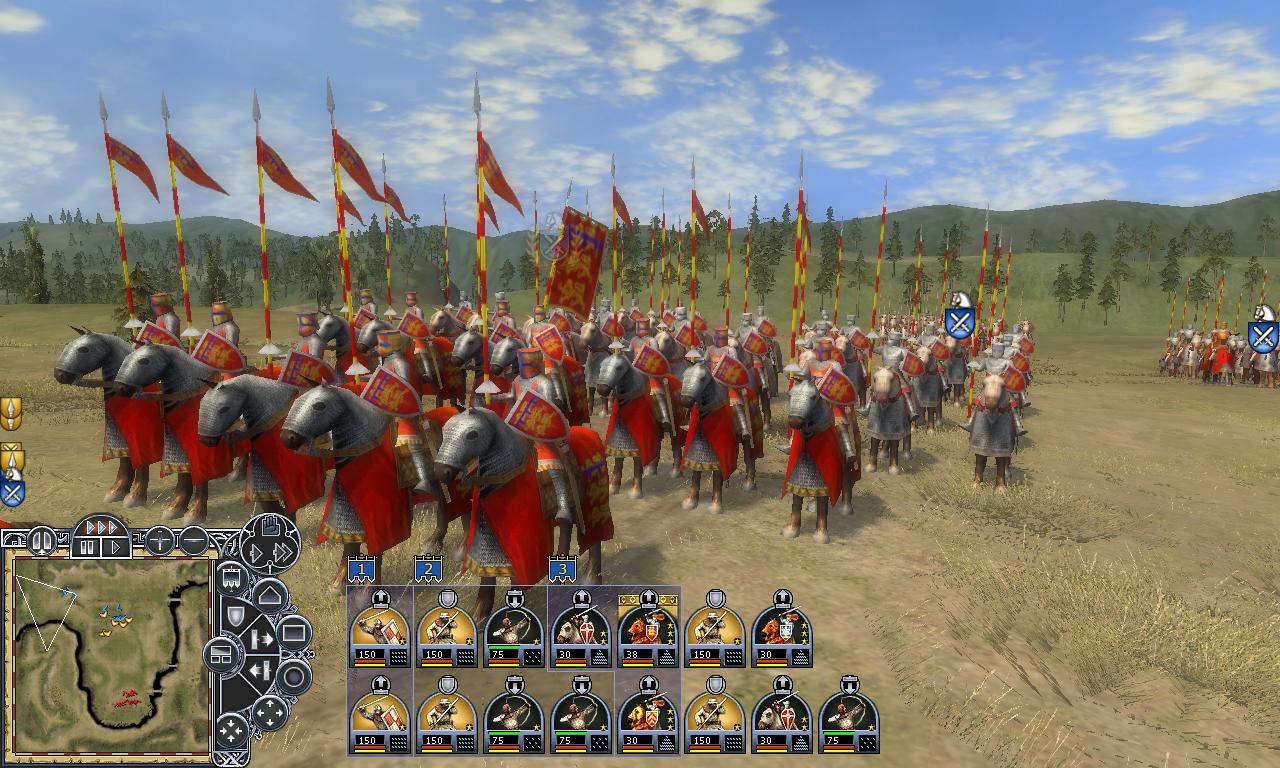The image size is (1280, 768).
Task: Pause the battle with the pause button
Action: pos(87,547)
